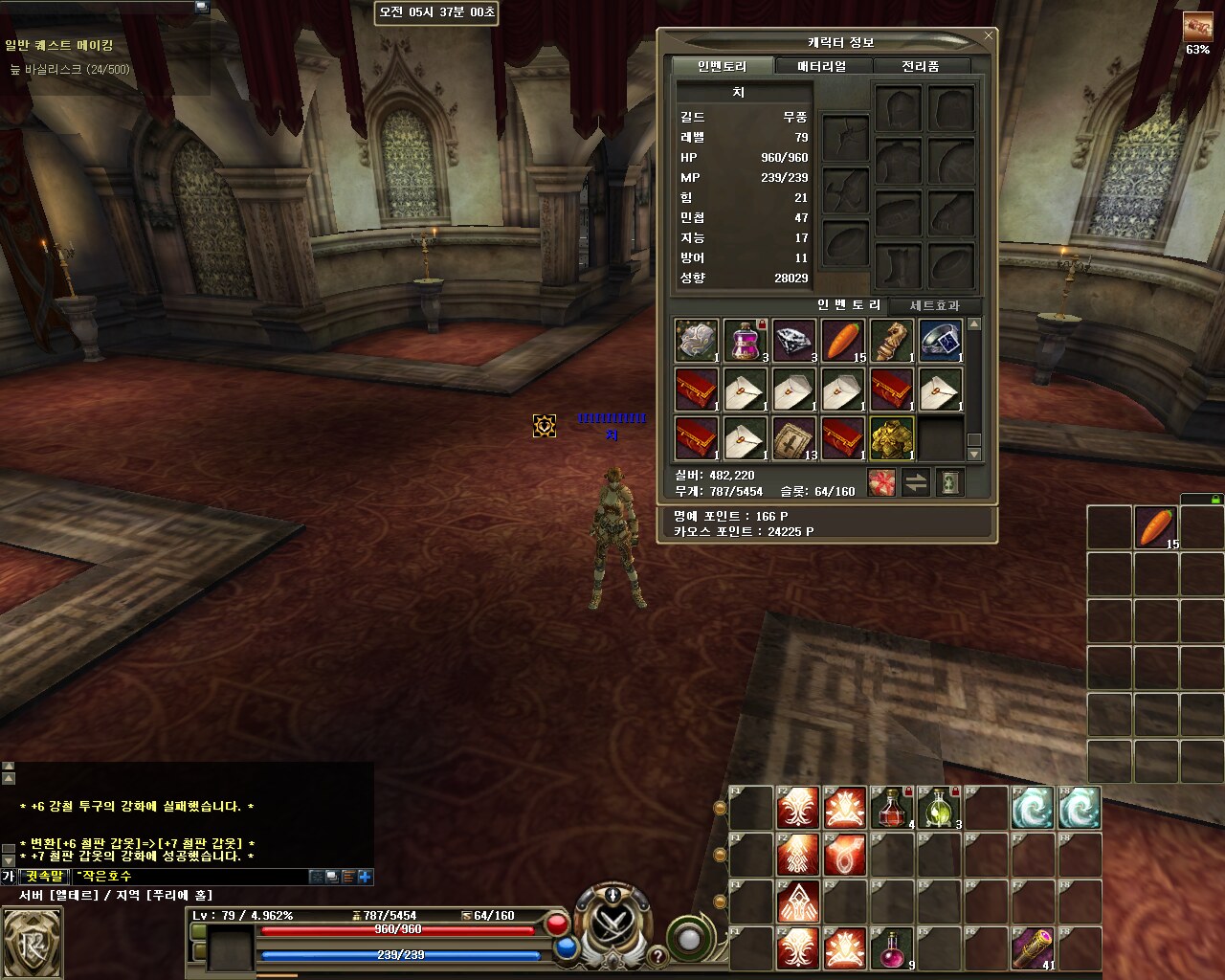Close the character info window

tap(988, 36)
